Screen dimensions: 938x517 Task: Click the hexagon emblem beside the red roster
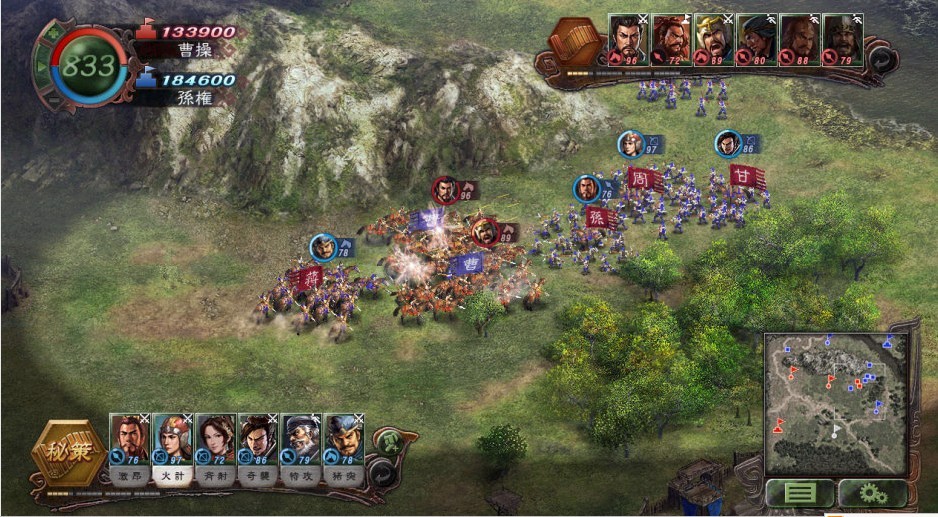pyautogui.click(x=575, y=42)
